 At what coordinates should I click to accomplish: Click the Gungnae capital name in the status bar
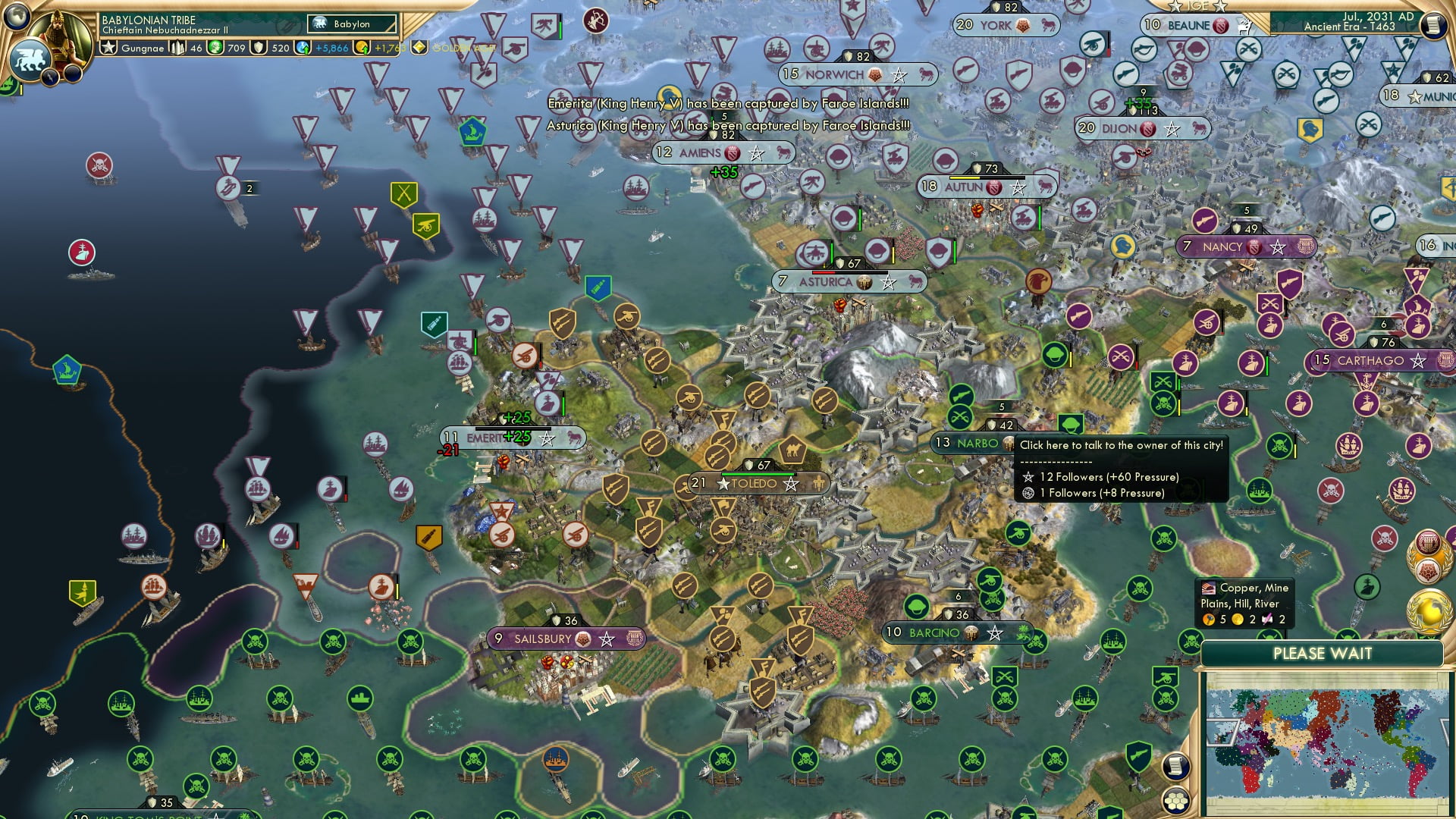click(x=144, y=48)
